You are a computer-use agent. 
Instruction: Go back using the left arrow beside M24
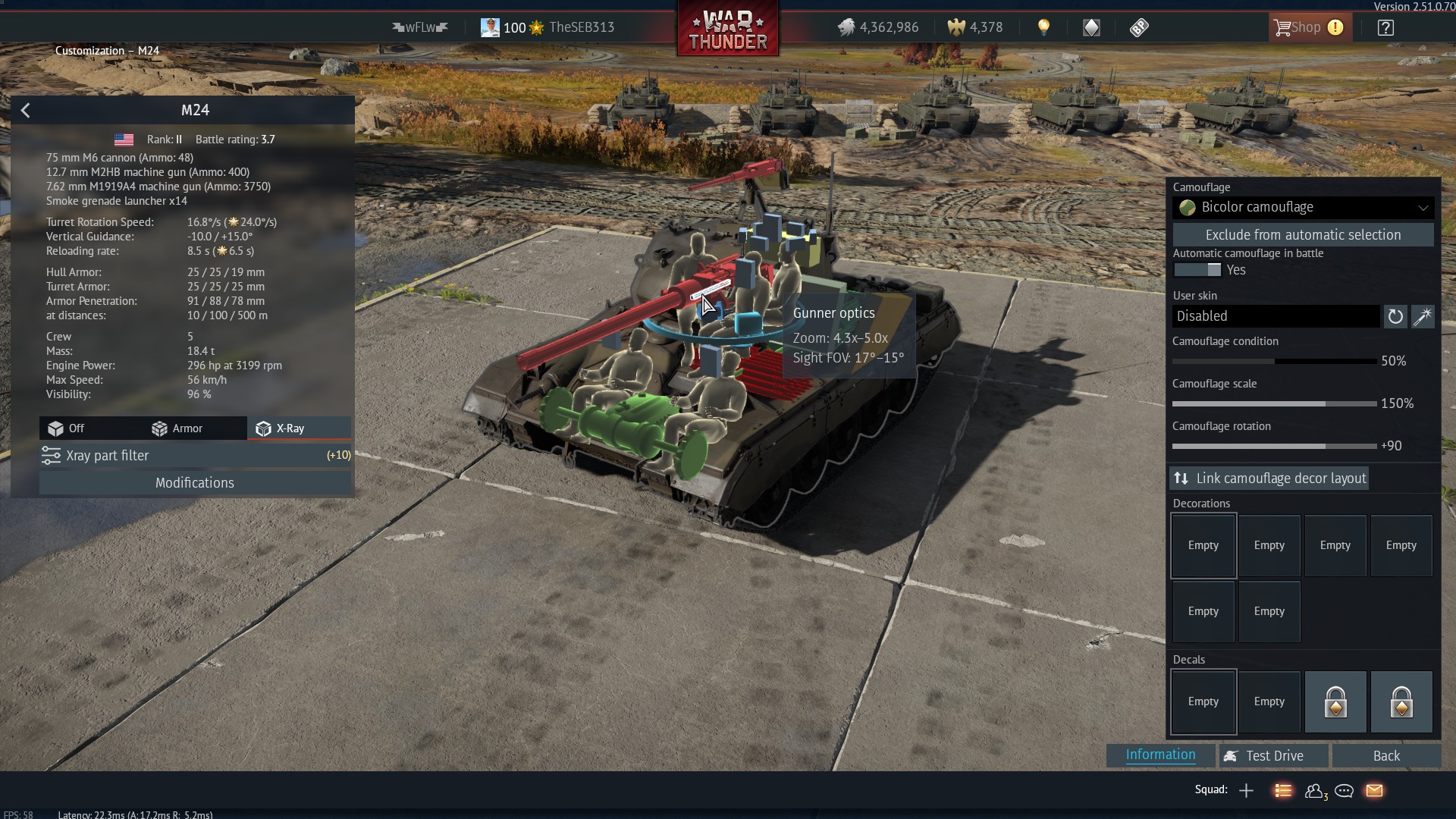[x=26, y=111]
